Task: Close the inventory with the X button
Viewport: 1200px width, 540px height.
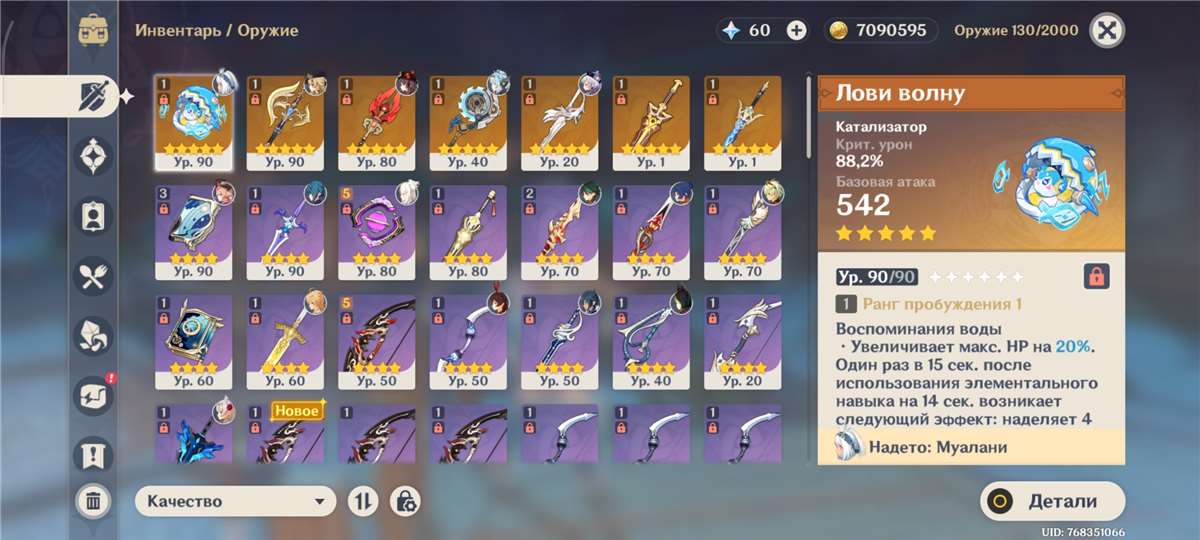Action: click(1105, 30)
